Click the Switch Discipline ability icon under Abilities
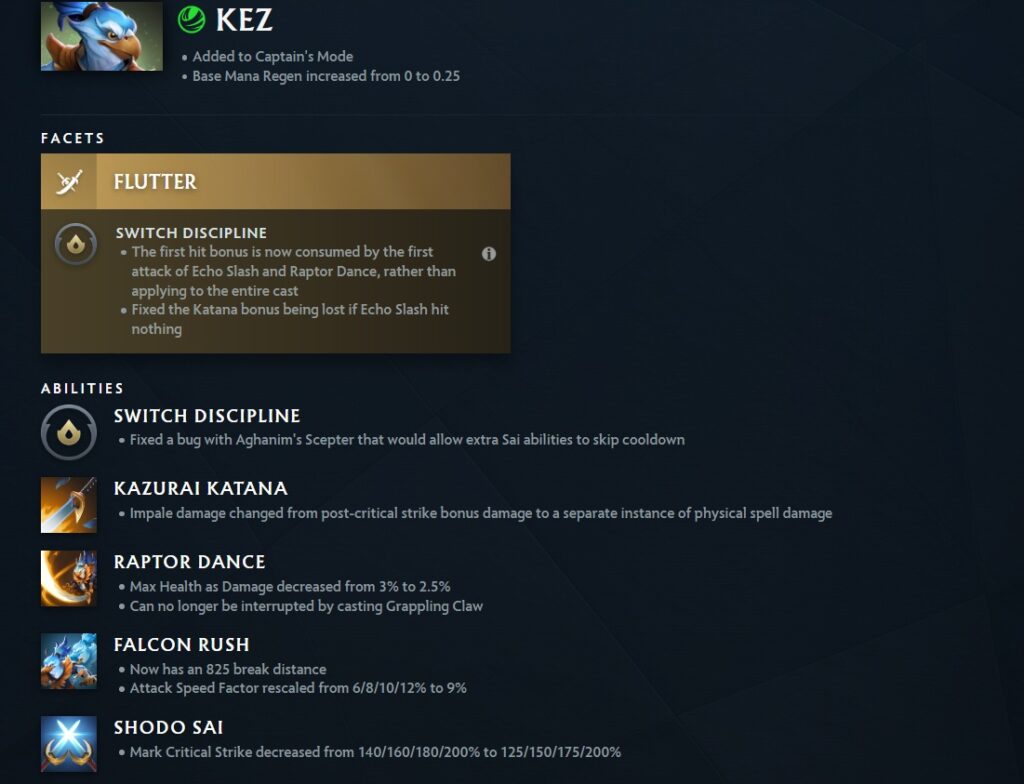This screenshot has height=784, width=1024. pyautogui.click(x=68, y=432)
